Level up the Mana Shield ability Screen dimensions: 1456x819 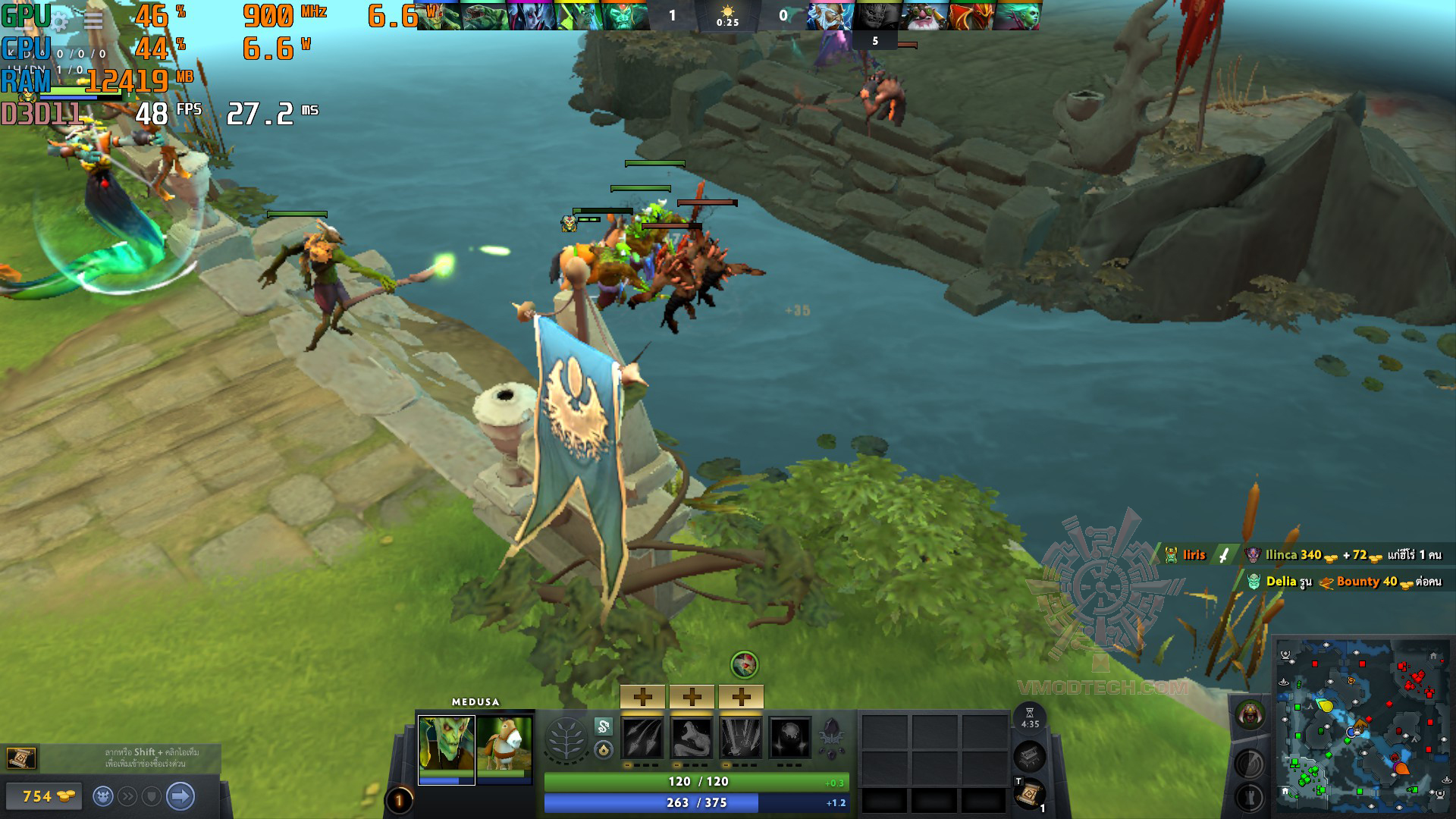741,696
